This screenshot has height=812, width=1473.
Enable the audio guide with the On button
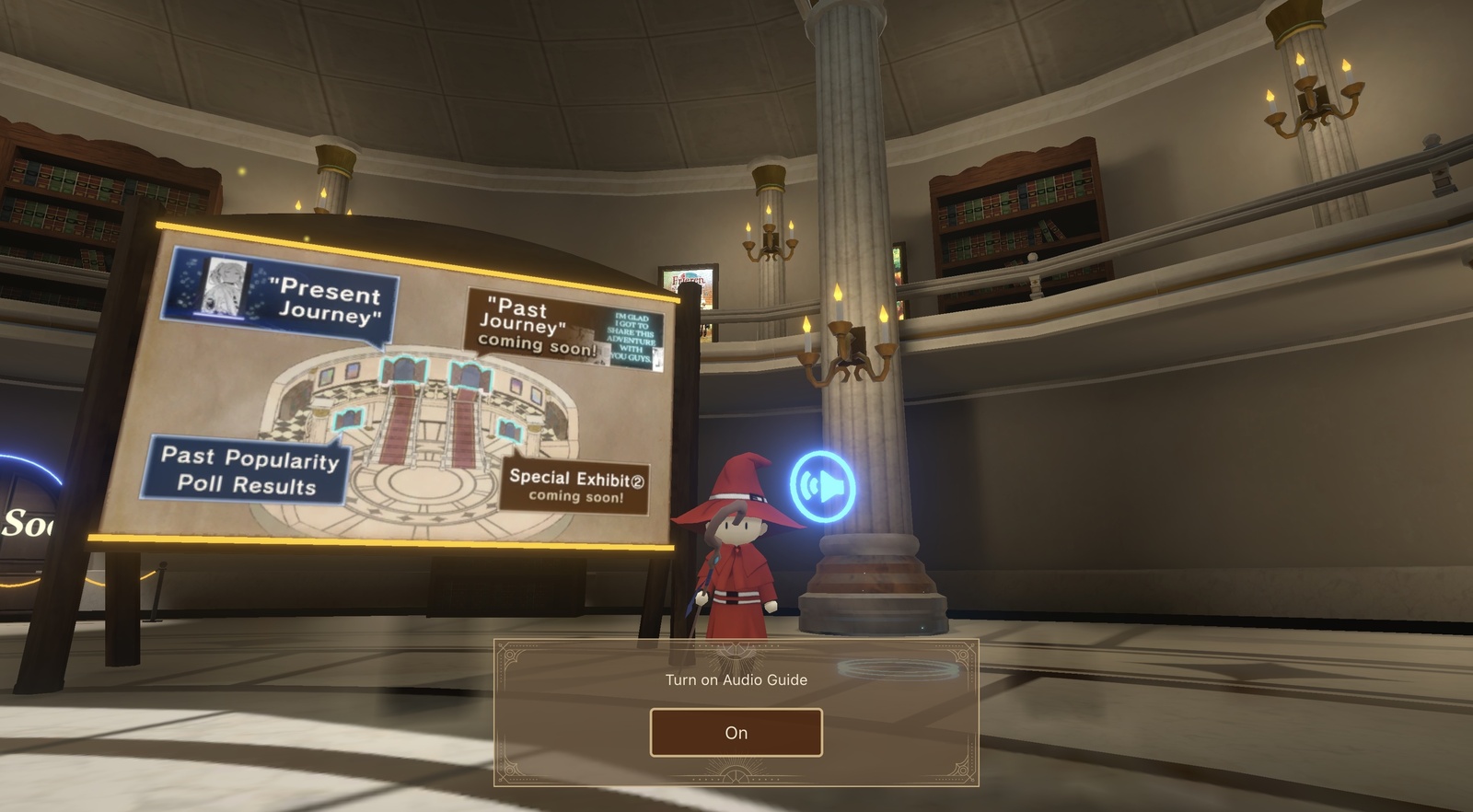coord(736,732)
